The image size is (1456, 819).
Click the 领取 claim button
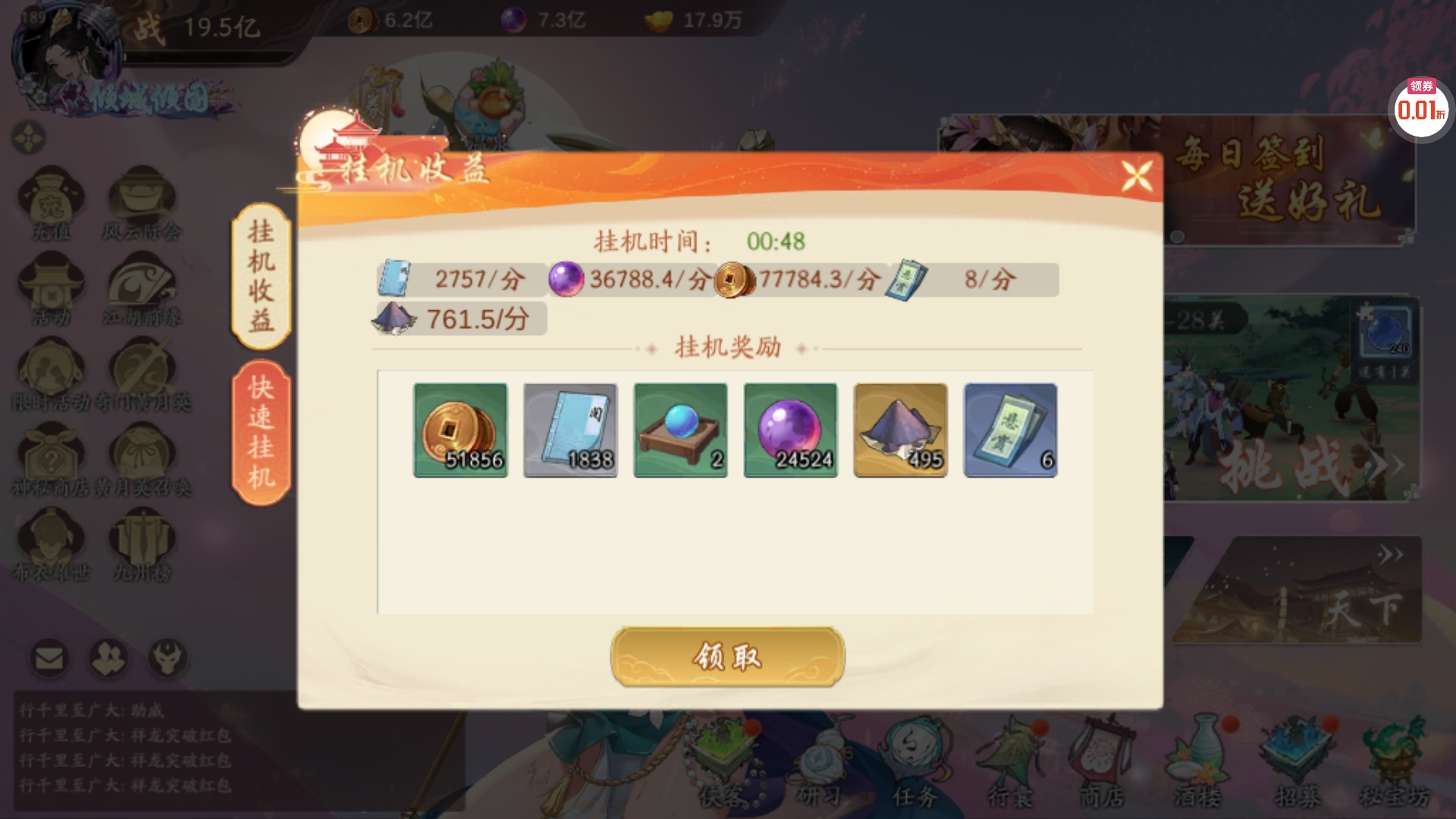point(726,658)
